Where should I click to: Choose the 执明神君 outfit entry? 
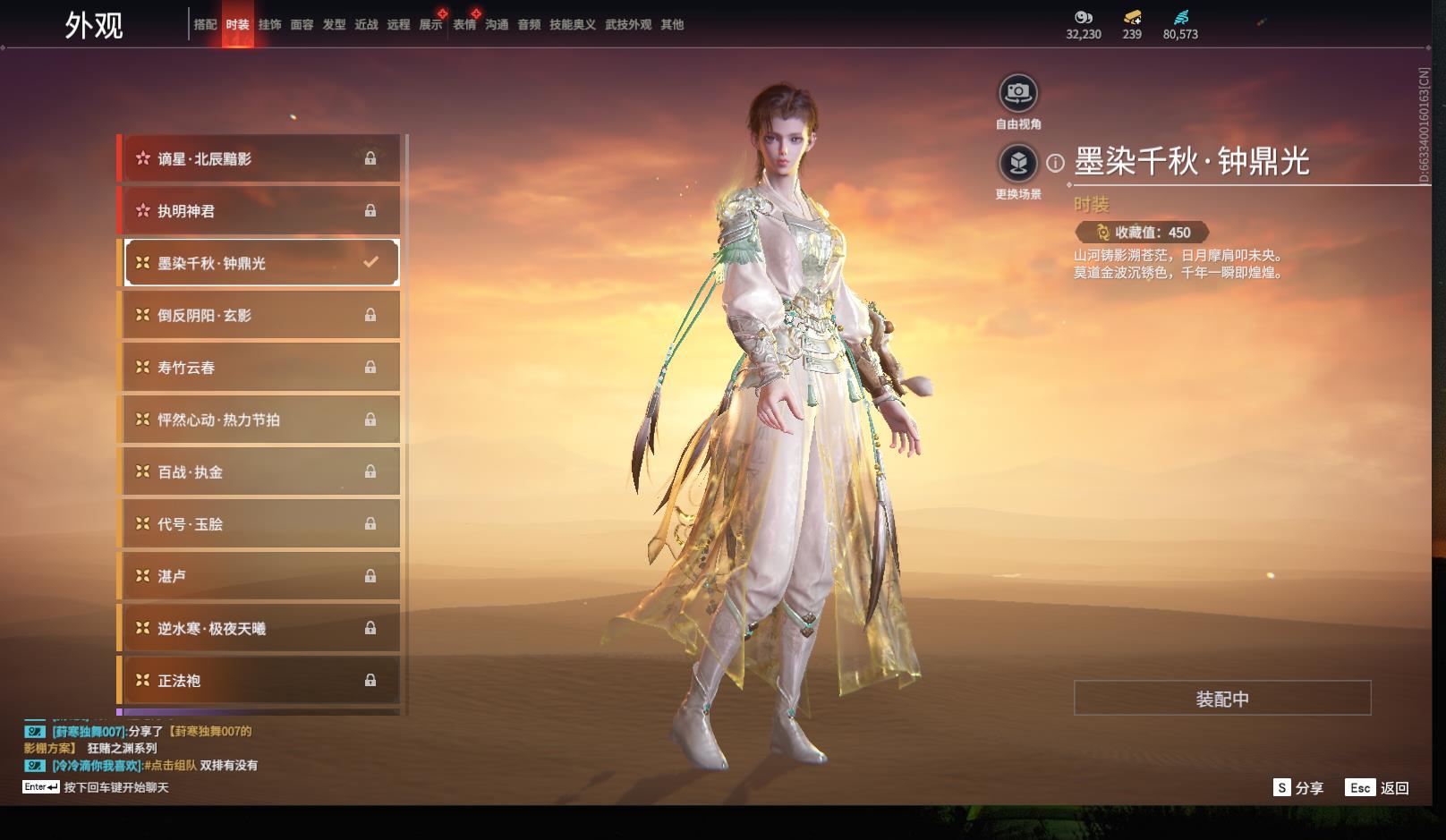[x=259, y=211]
